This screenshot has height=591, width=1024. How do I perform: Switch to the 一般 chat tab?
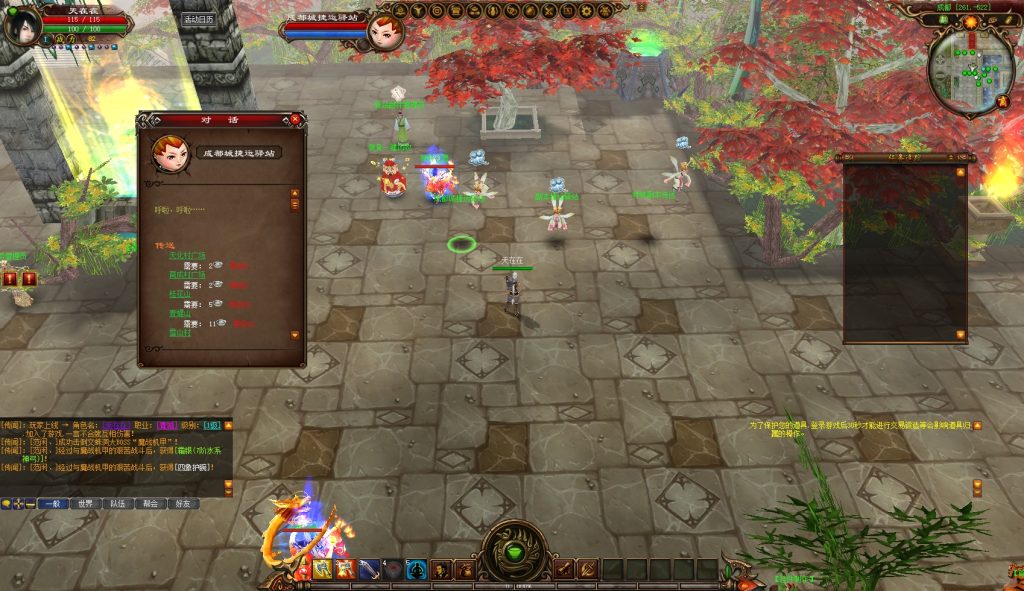[52, 504]
